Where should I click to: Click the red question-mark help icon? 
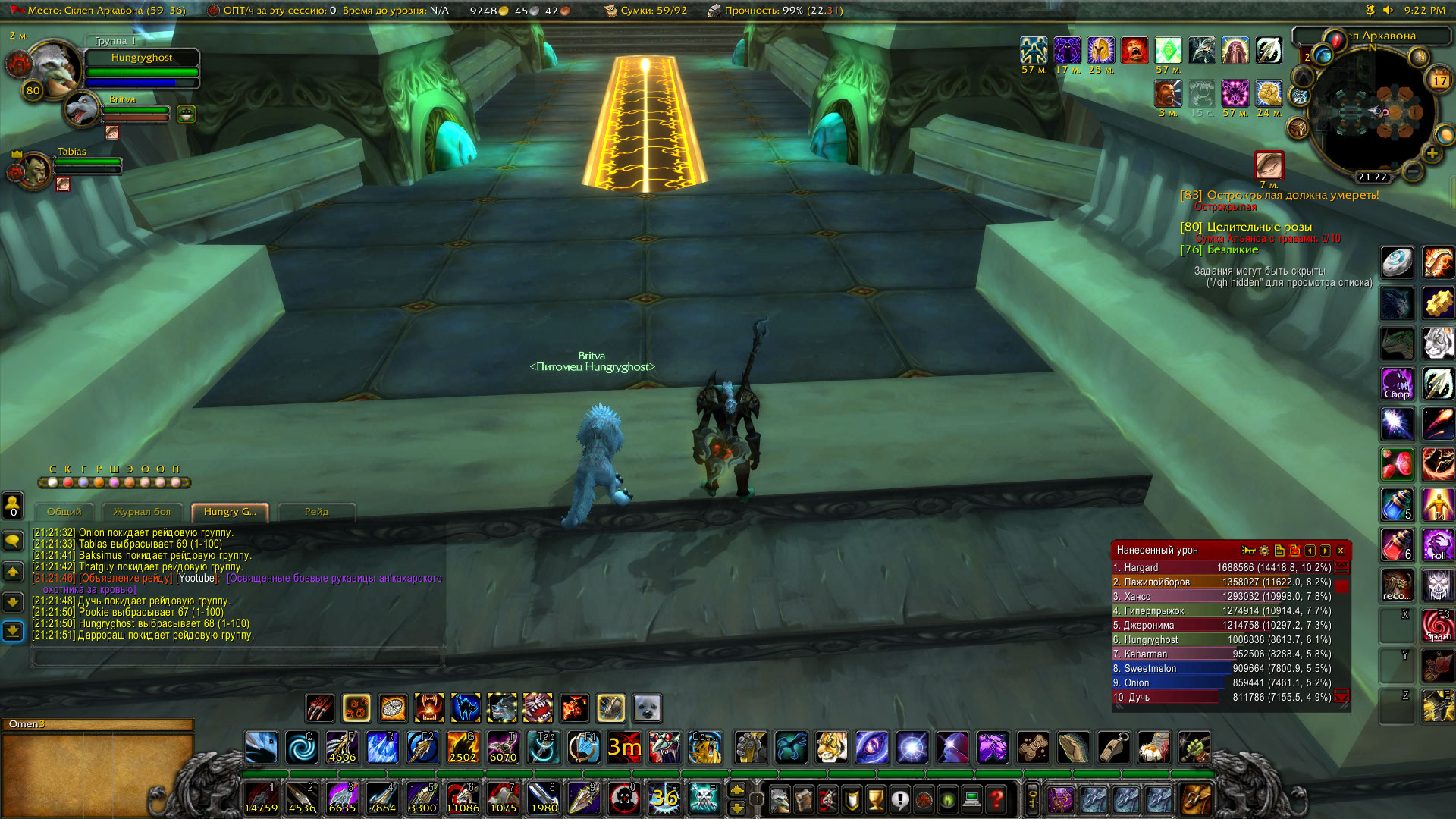(x=995, y=798)
